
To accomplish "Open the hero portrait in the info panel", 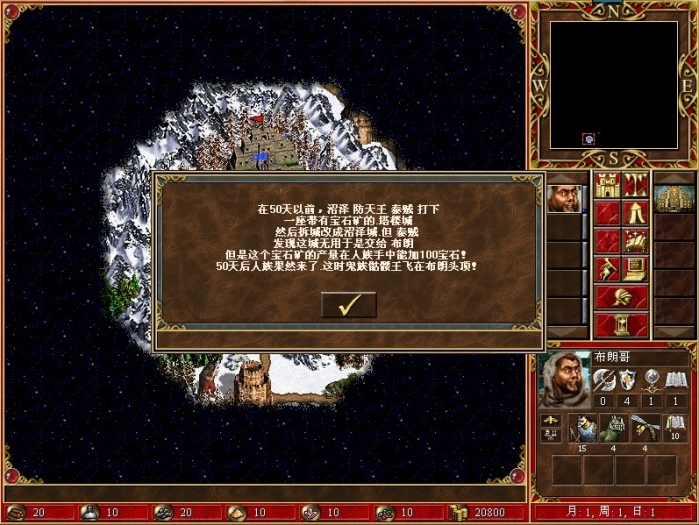I will click(565, 379).
